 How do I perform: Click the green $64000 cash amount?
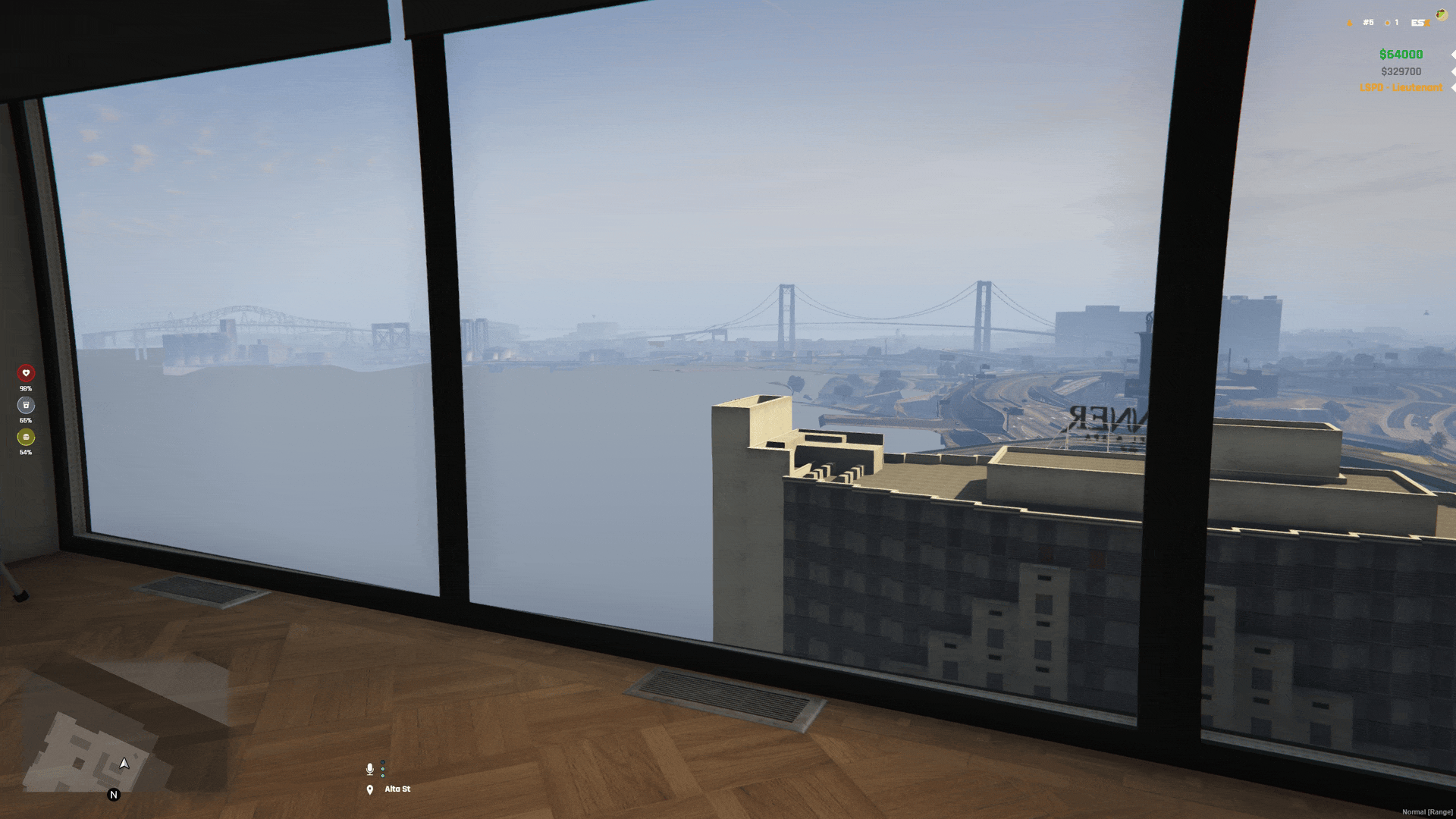click(x=1400, y=55)
